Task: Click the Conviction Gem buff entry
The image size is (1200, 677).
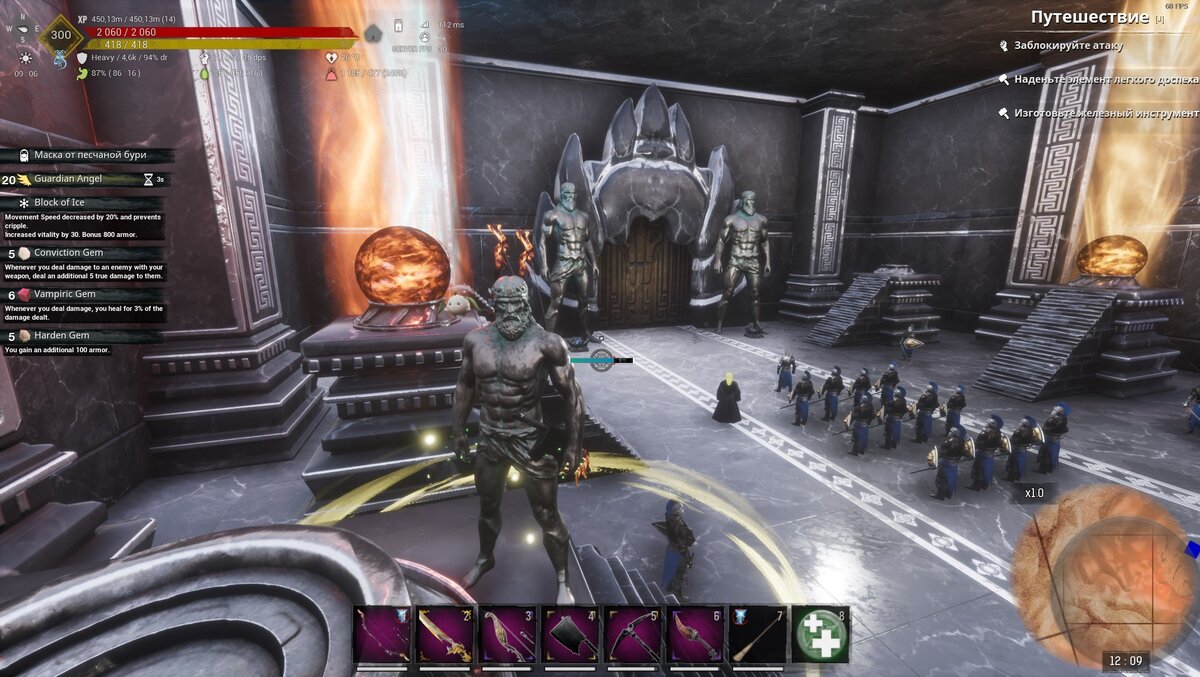Action: point(69,253)
